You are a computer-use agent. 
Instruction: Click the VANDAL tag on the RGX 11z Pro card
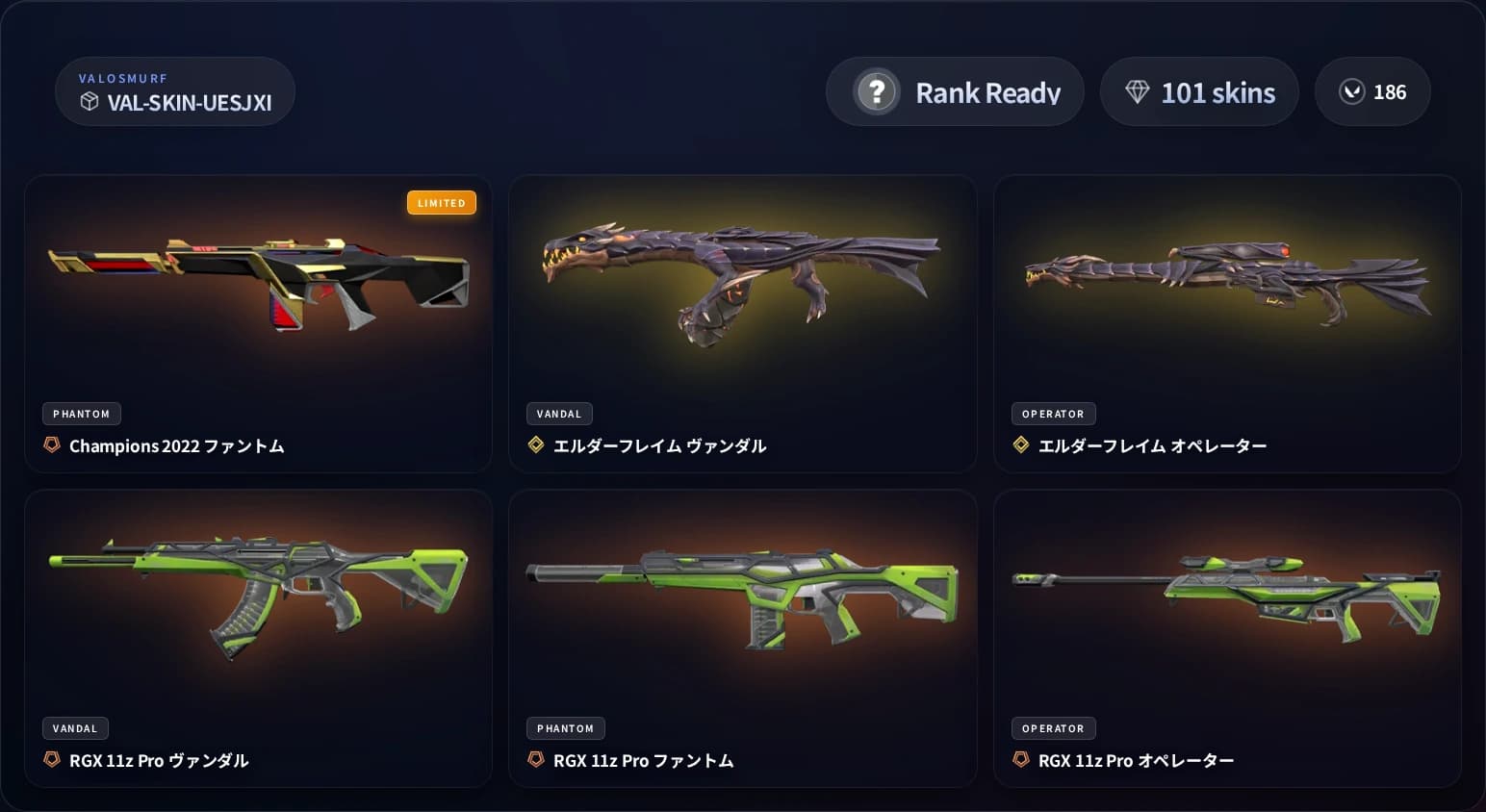[75, 728]
